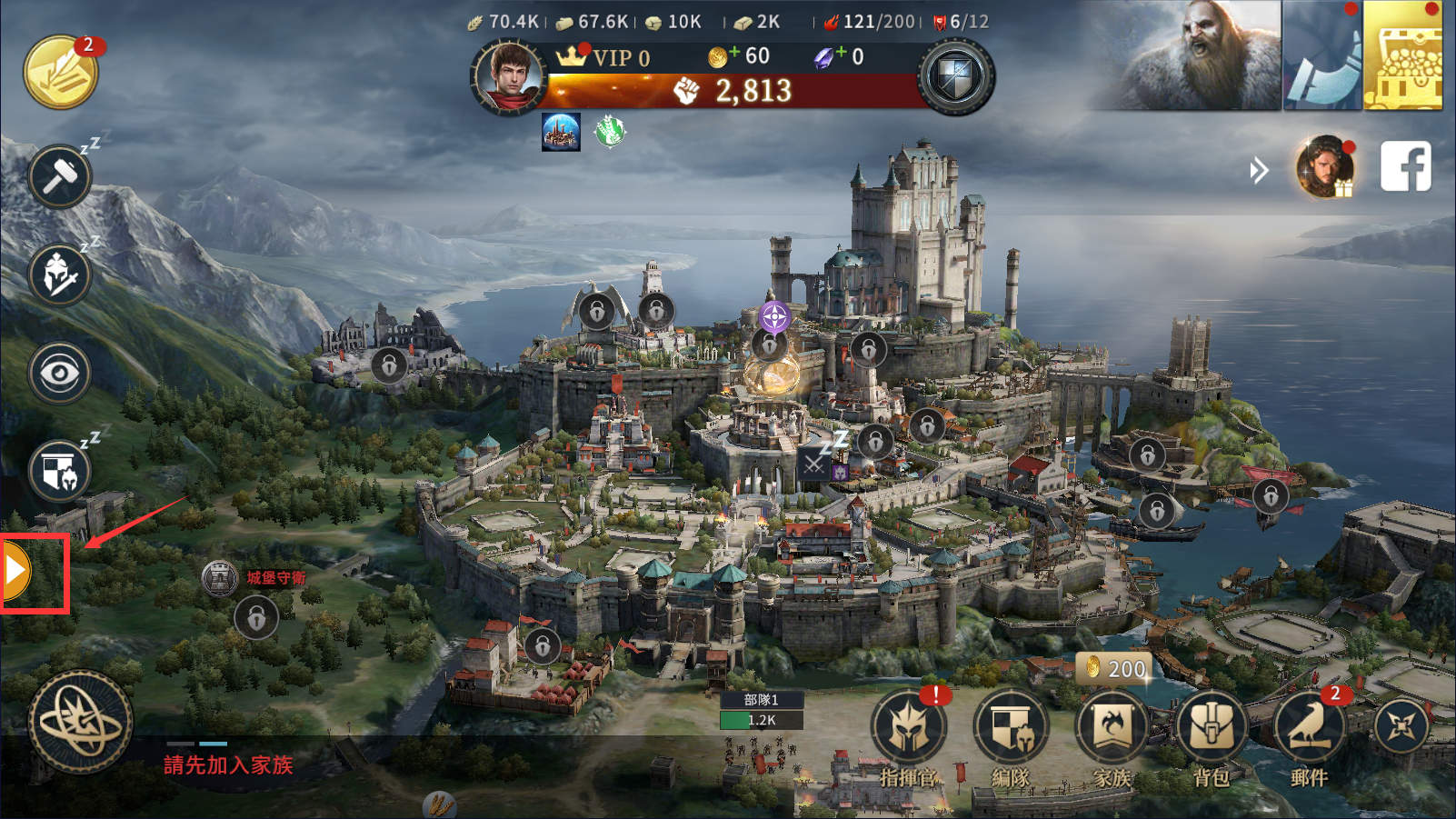Viewport: 1456px width, 819px height.
Task: Open the 指揮官 commander menu
Action: tap(908, 730)
